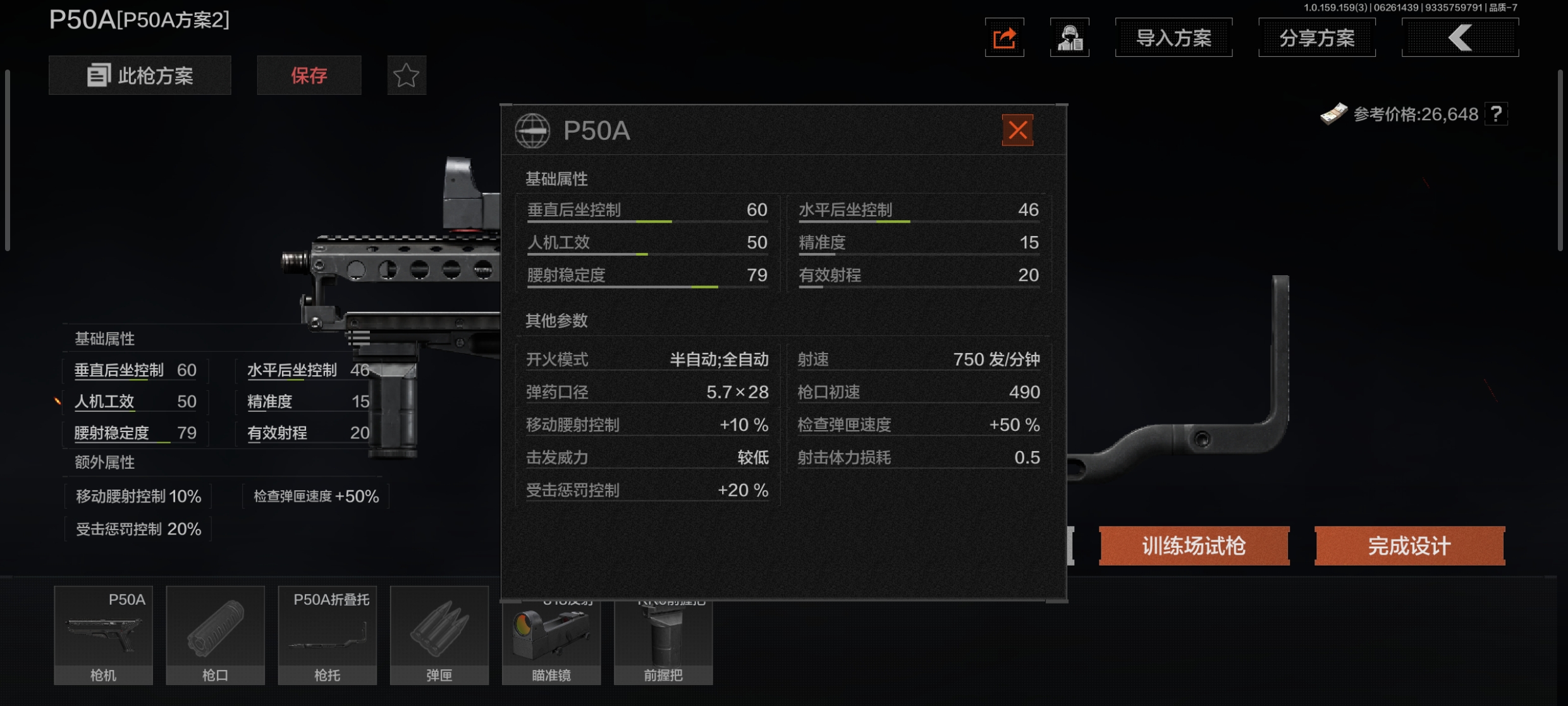Select the P50A 枪机 receiver slot
1568x706 pixels.
point(103,635)
